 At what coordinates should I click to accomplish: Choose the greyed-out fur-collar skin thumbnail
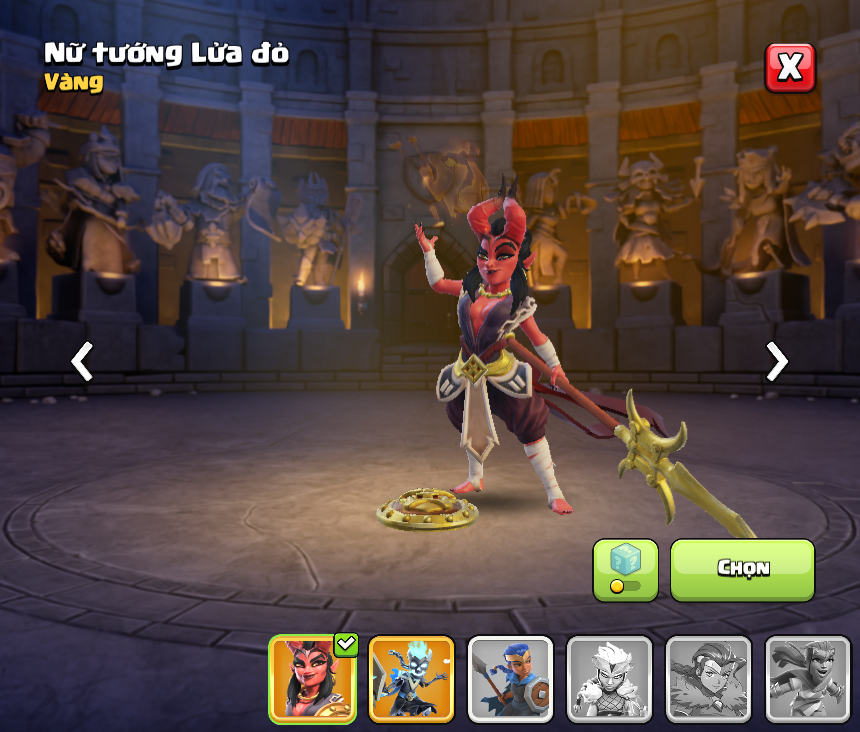click(x=708, y=679)
